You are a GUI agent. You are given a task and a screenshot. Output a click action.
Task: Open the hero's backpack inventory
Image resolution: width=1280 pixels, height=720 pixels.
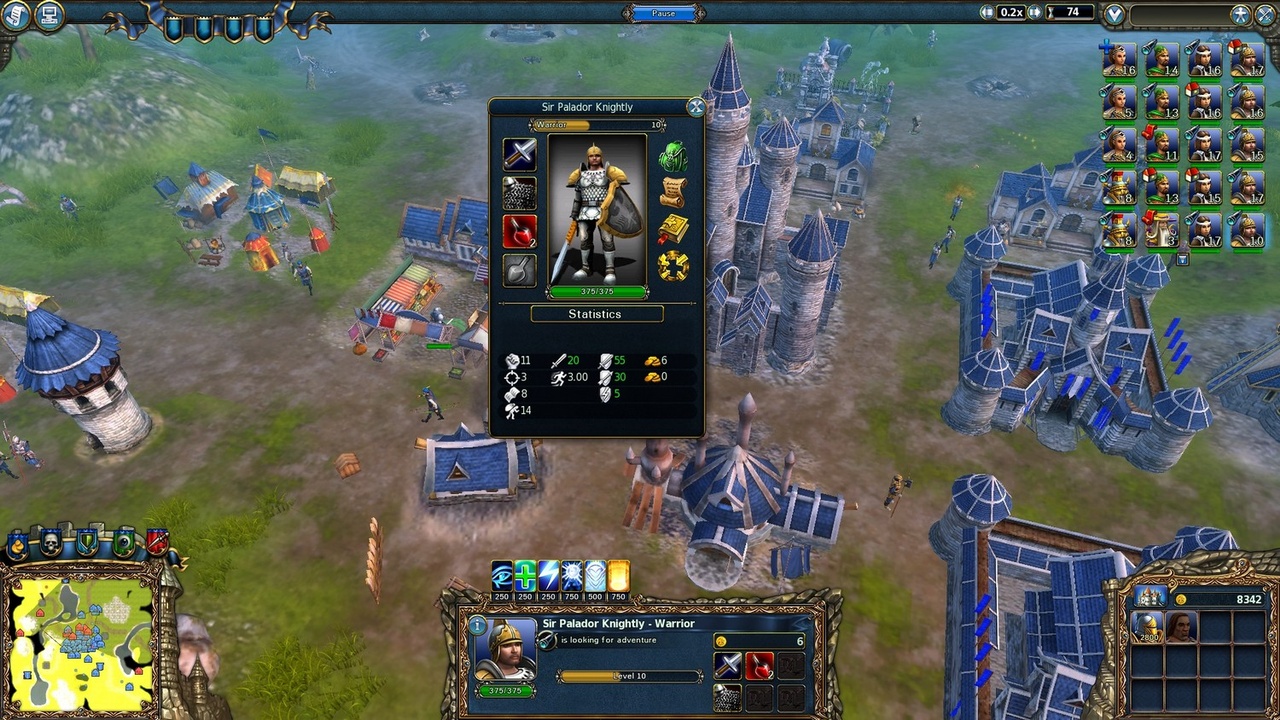(672, 156)
